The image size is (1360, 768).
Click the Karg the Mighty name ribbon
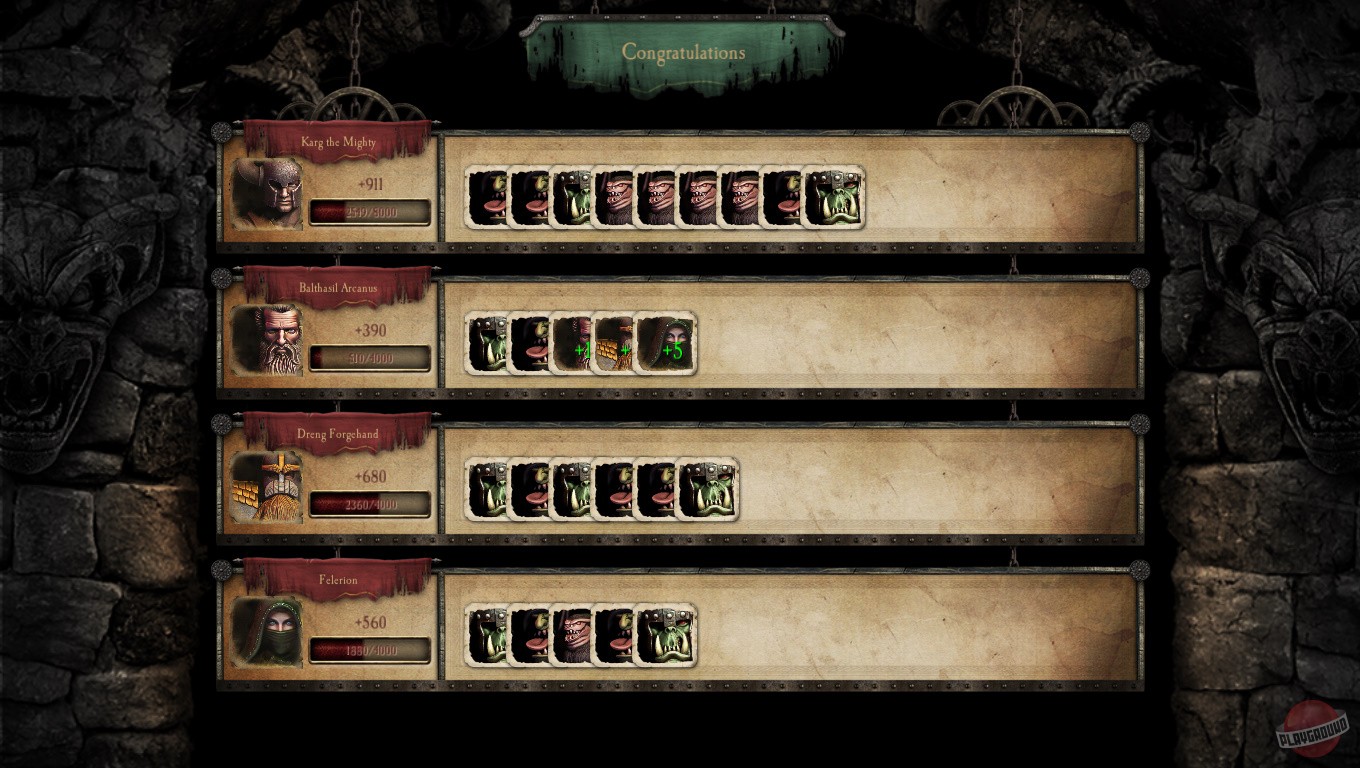pyautogui.click(x=338, y=143)
